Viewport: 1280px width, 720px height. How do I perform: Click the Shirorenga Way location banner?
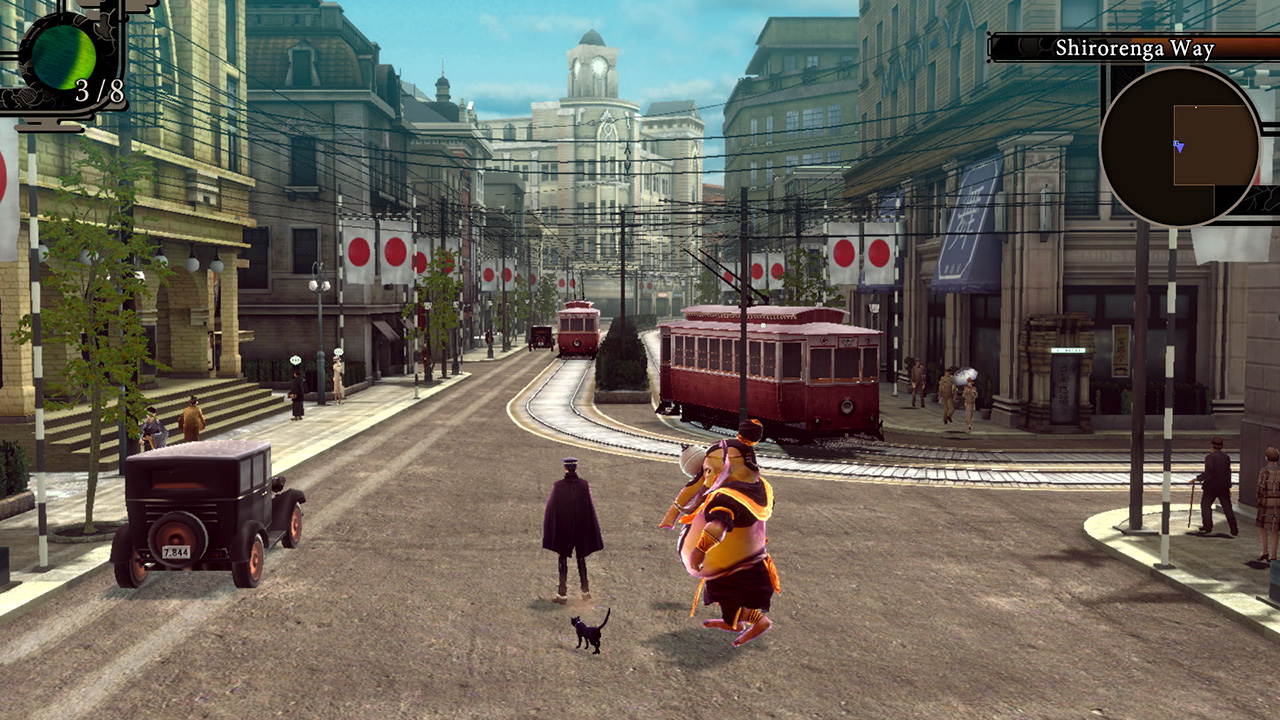pyautogui.click(x=1135, y=47)
